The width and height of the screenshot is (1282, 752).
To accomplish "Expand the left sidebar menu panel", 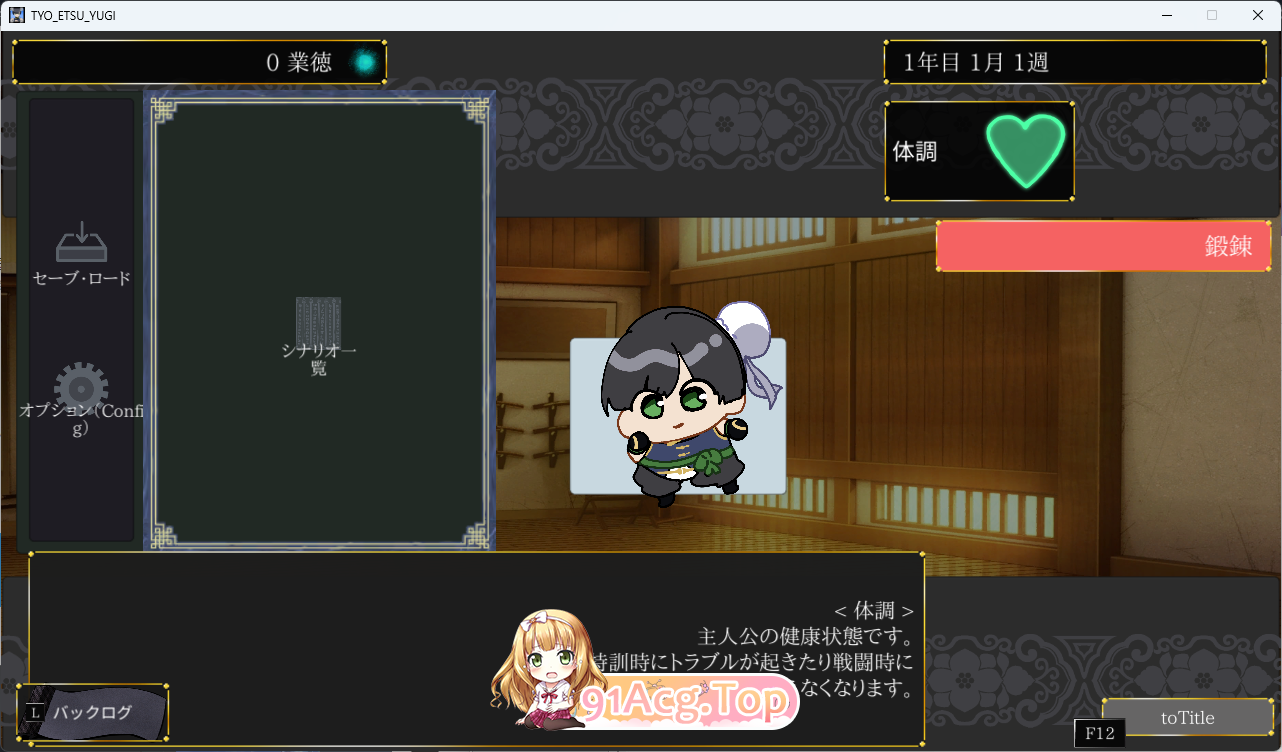I will click(82, 320).
